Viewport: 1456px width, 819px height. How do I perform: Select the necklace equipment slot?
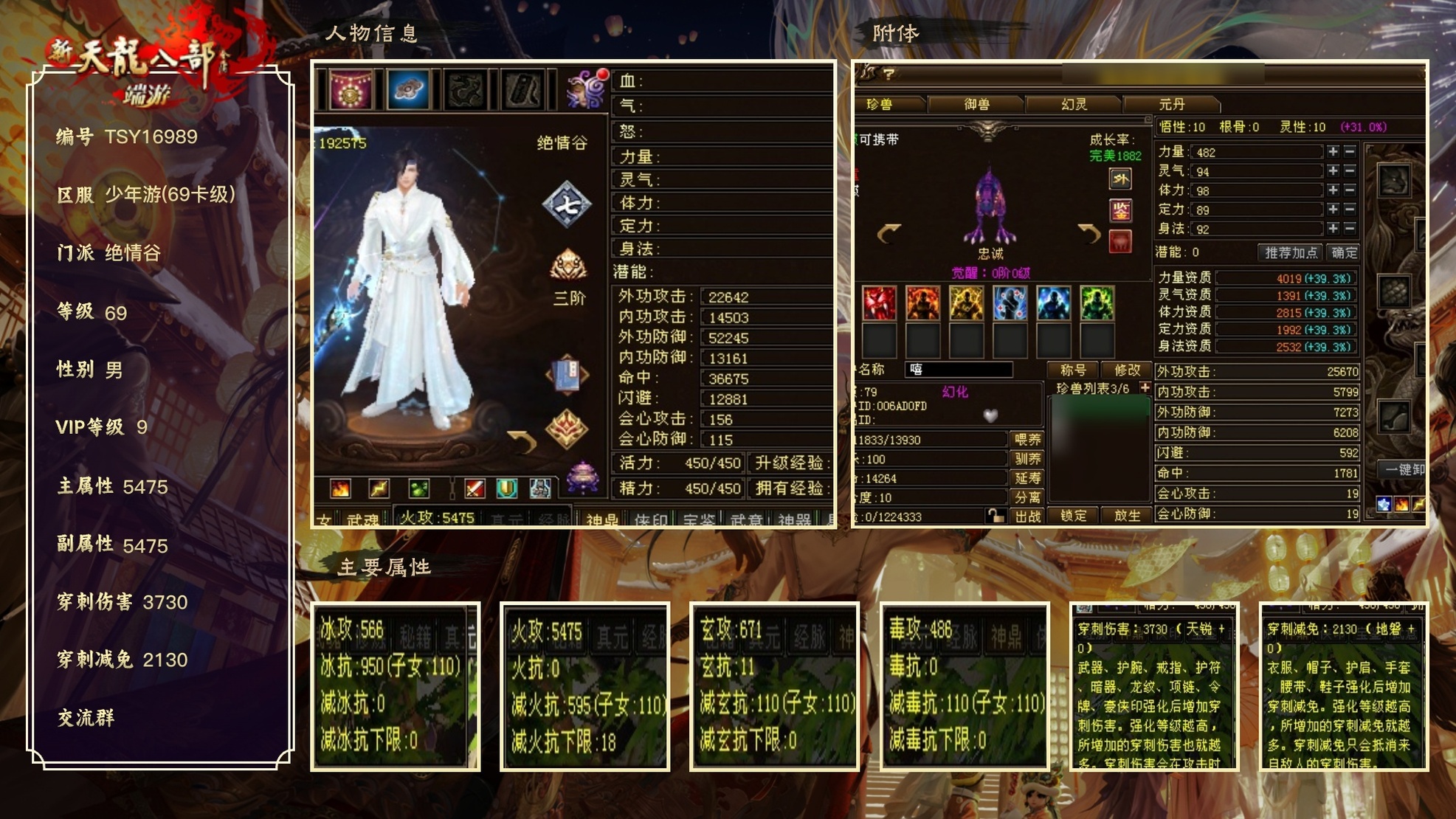click(350, 89)
